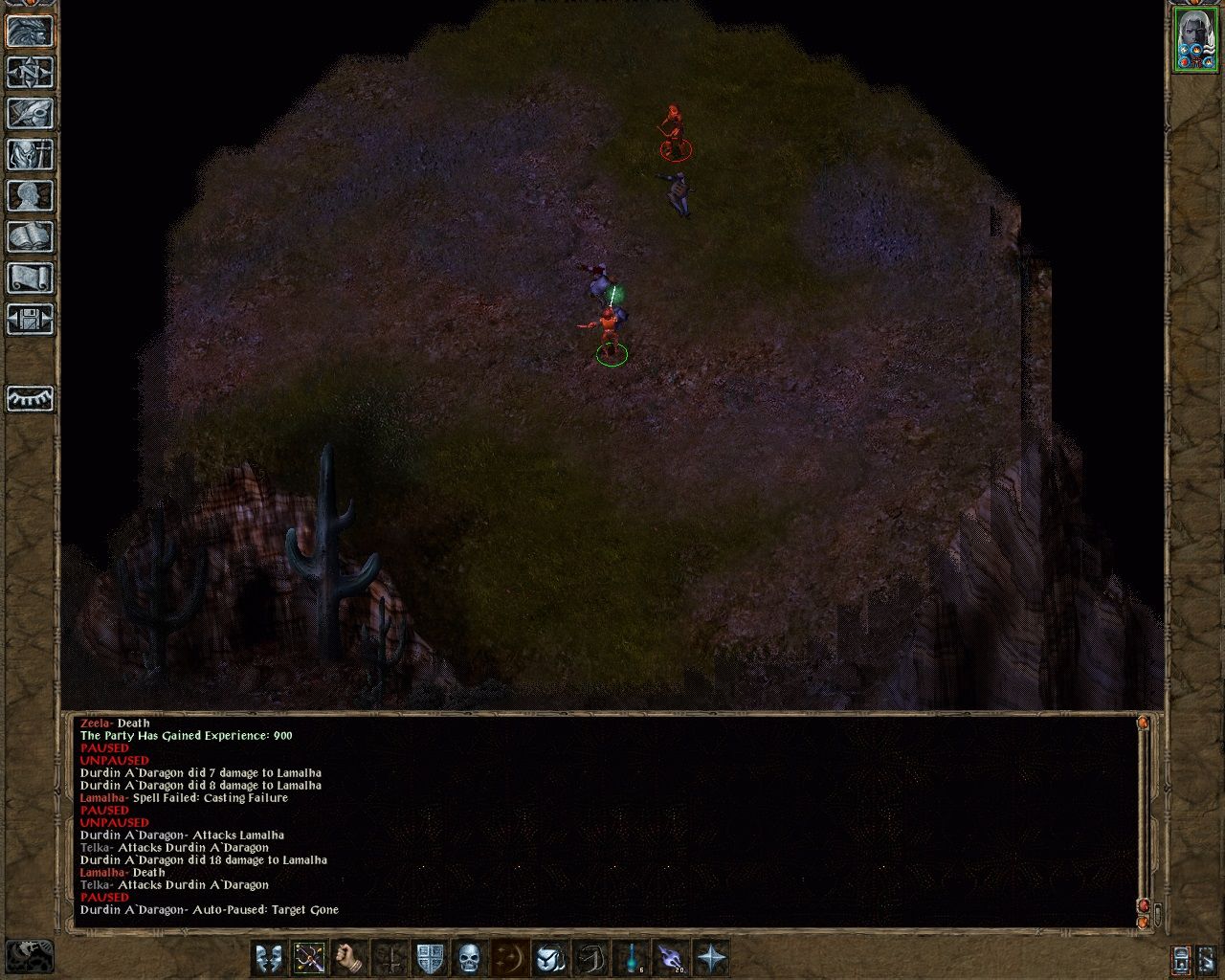This screenshot has width=1225, height=980.
Task: Open the inventory screen
Action: (30, 155)
